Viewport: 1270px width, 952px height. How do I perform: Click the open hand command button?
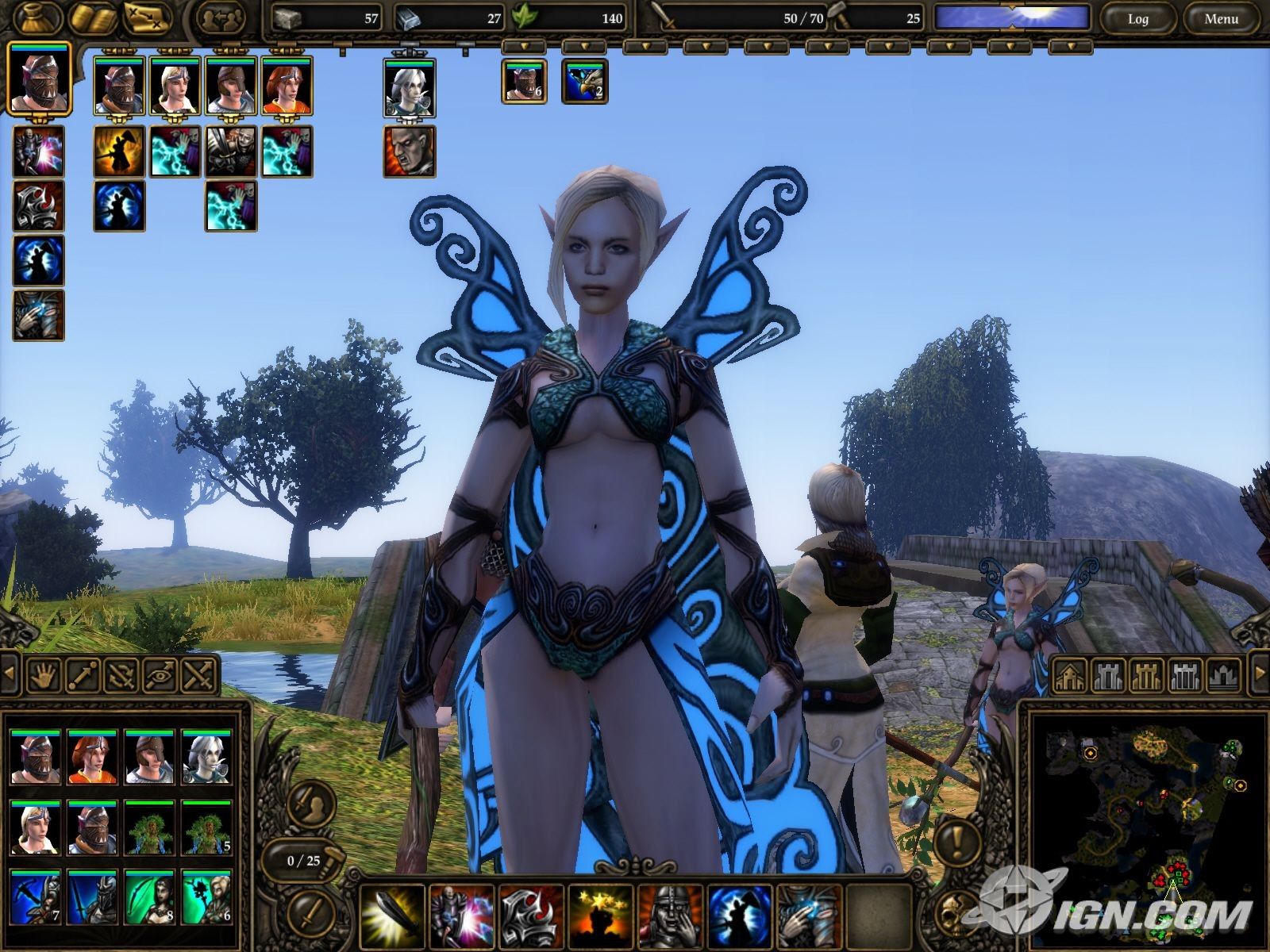tap(43, 675)
